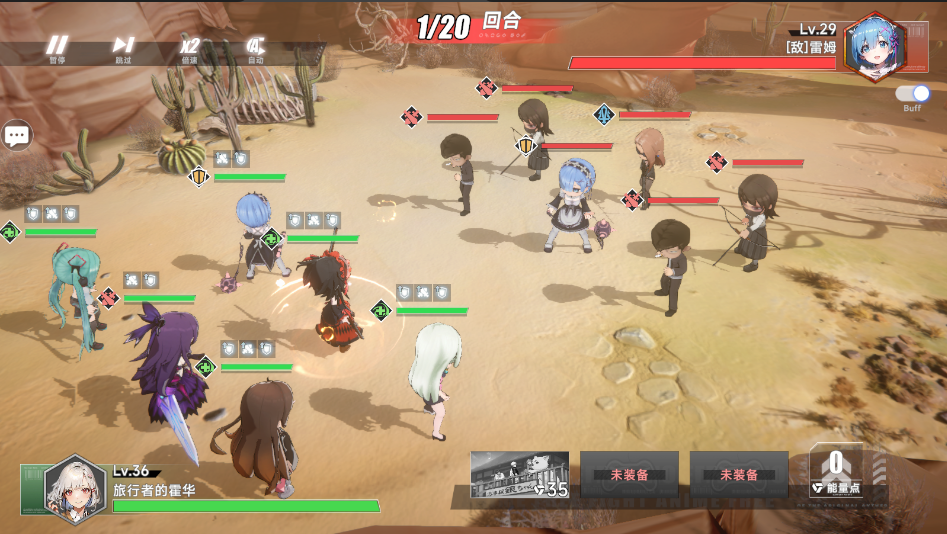Toggle the Buff display switch
The width and height of the screenshot is (947, 534).
[x=913, y=94]
